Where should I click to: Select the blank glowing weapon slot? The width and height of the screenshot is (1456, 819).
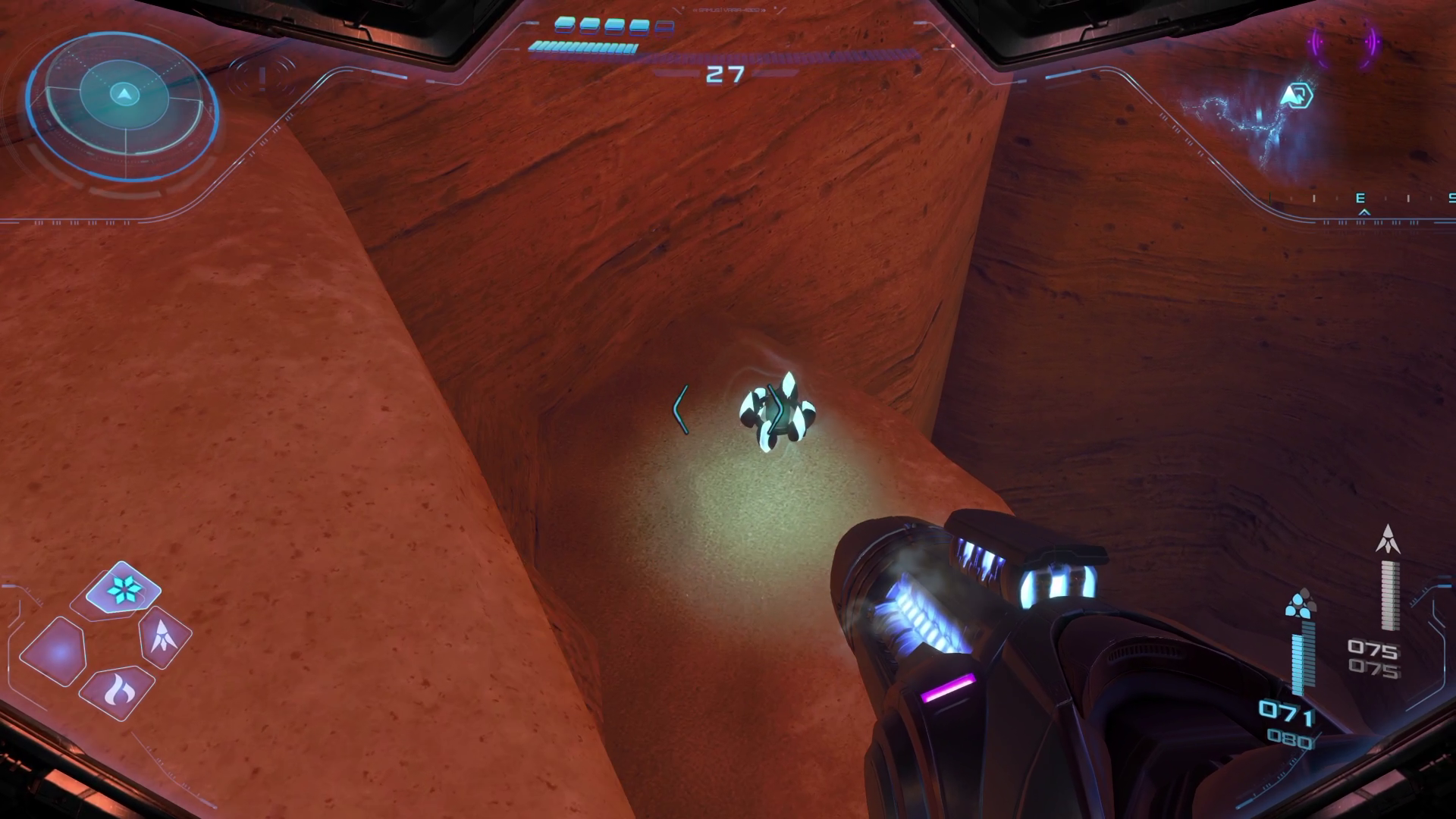pos(58,651)
